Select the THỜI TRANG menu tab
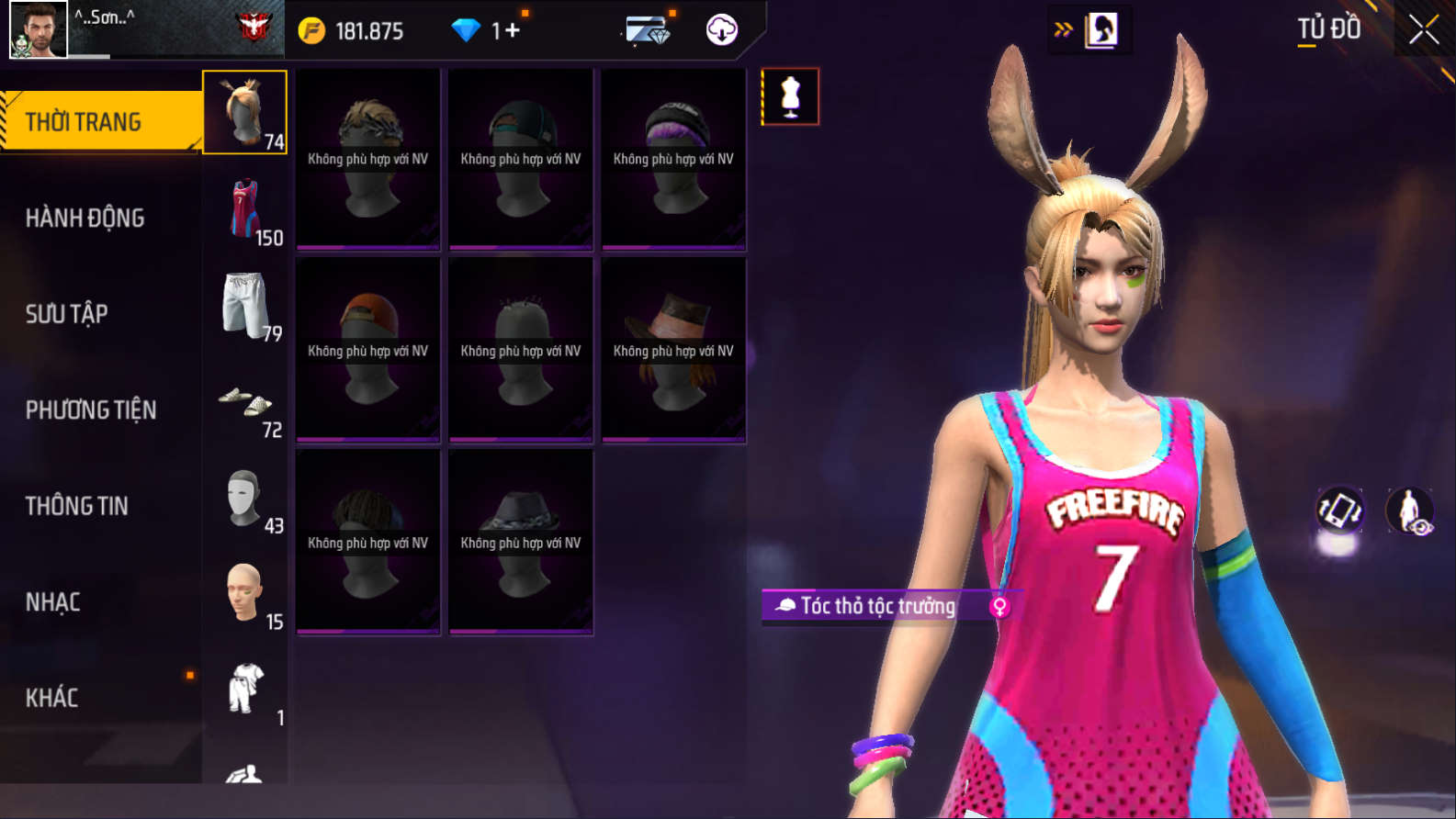This screenshot has height=819, width=1456. 101,121
